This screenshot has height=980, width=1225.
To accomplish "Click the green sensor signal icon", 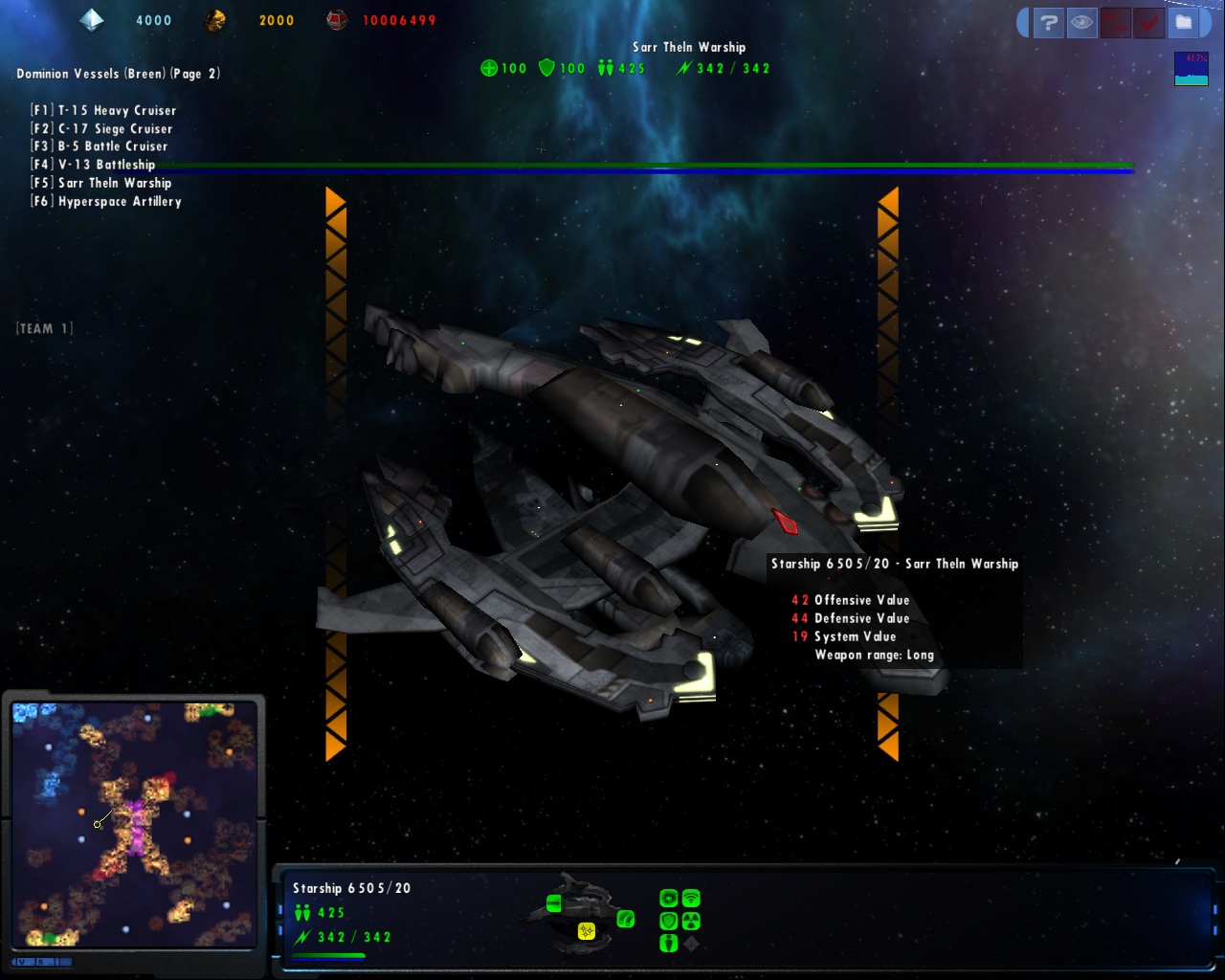I will pyautogui.click(x=691, y=898).
